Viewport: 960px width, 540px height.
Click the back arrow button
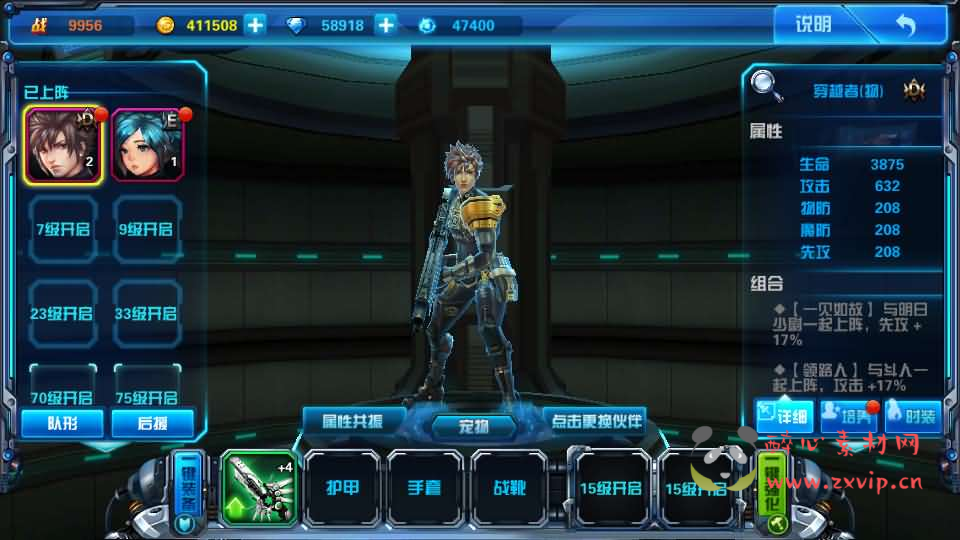click(x=905, y=25)
